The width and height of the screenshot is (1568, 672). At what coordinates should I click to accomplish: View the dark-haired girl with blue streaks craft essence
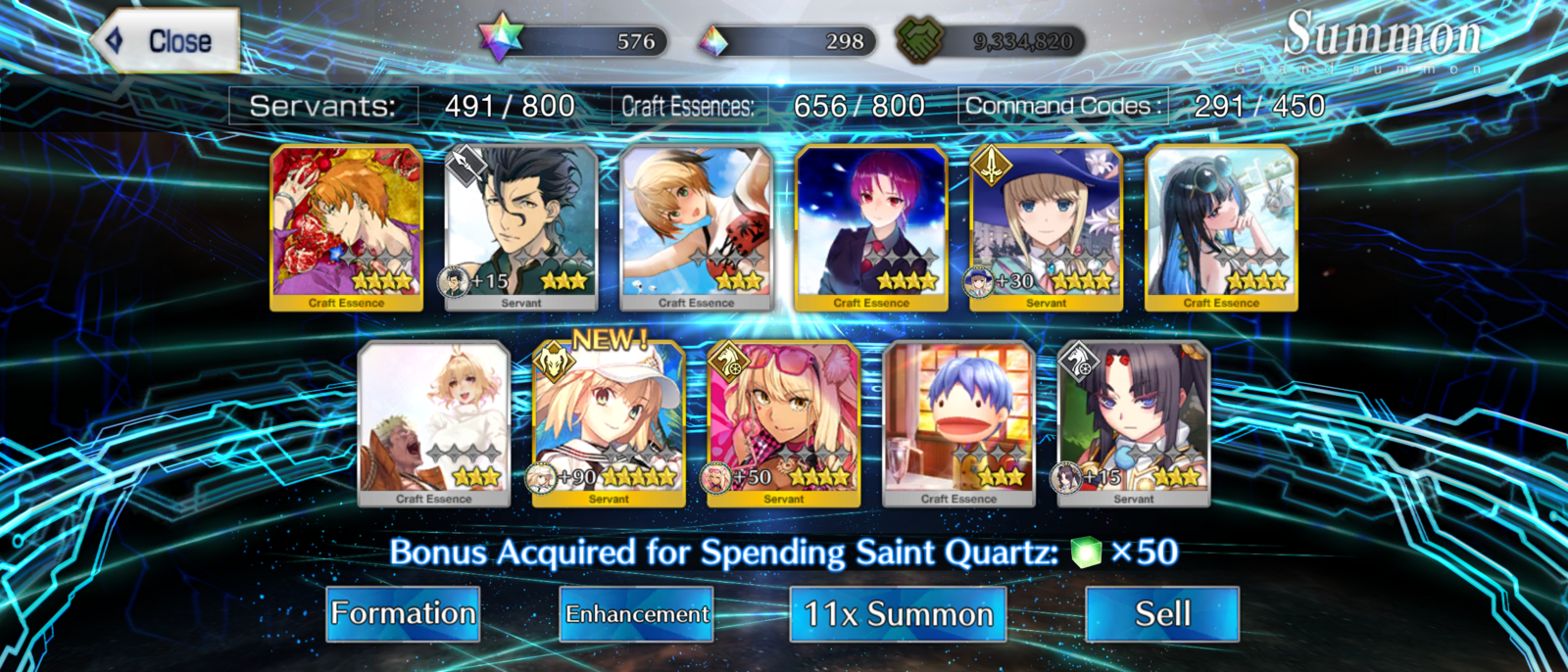(x=1221, y=227)
